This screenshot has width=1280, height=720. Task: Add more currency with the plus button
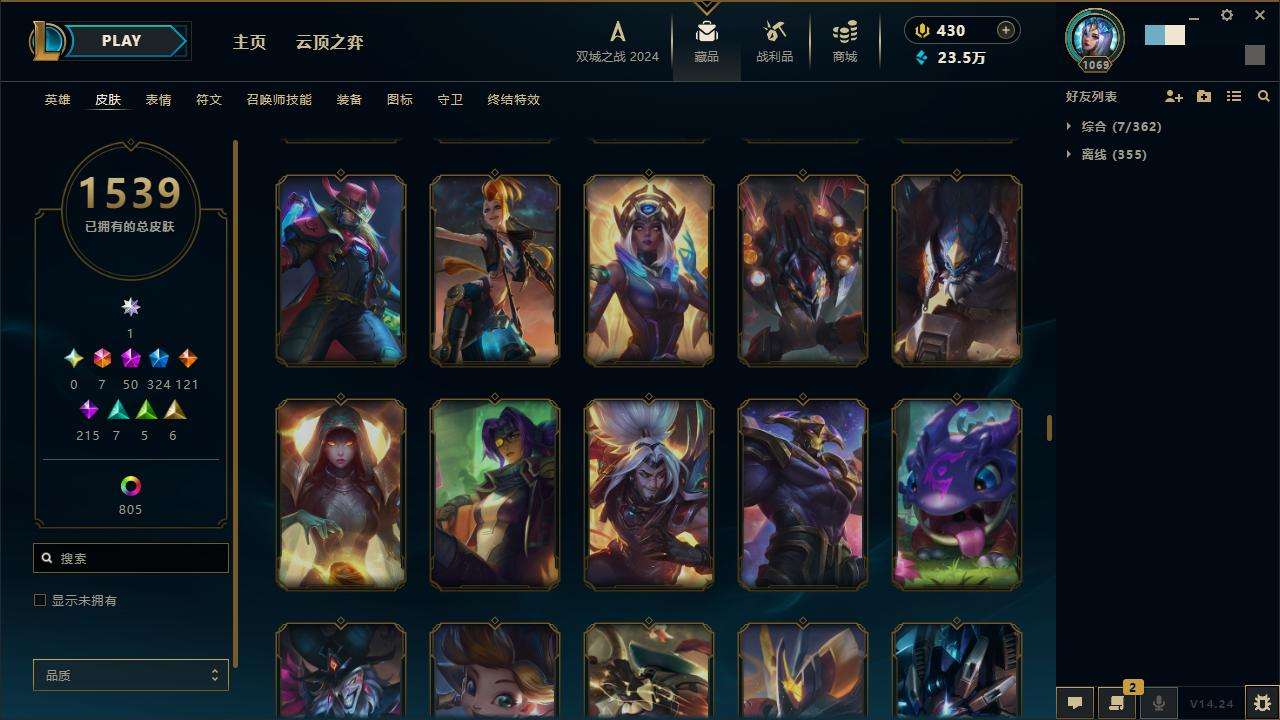pyautogui.click(x=1005, y=30)
